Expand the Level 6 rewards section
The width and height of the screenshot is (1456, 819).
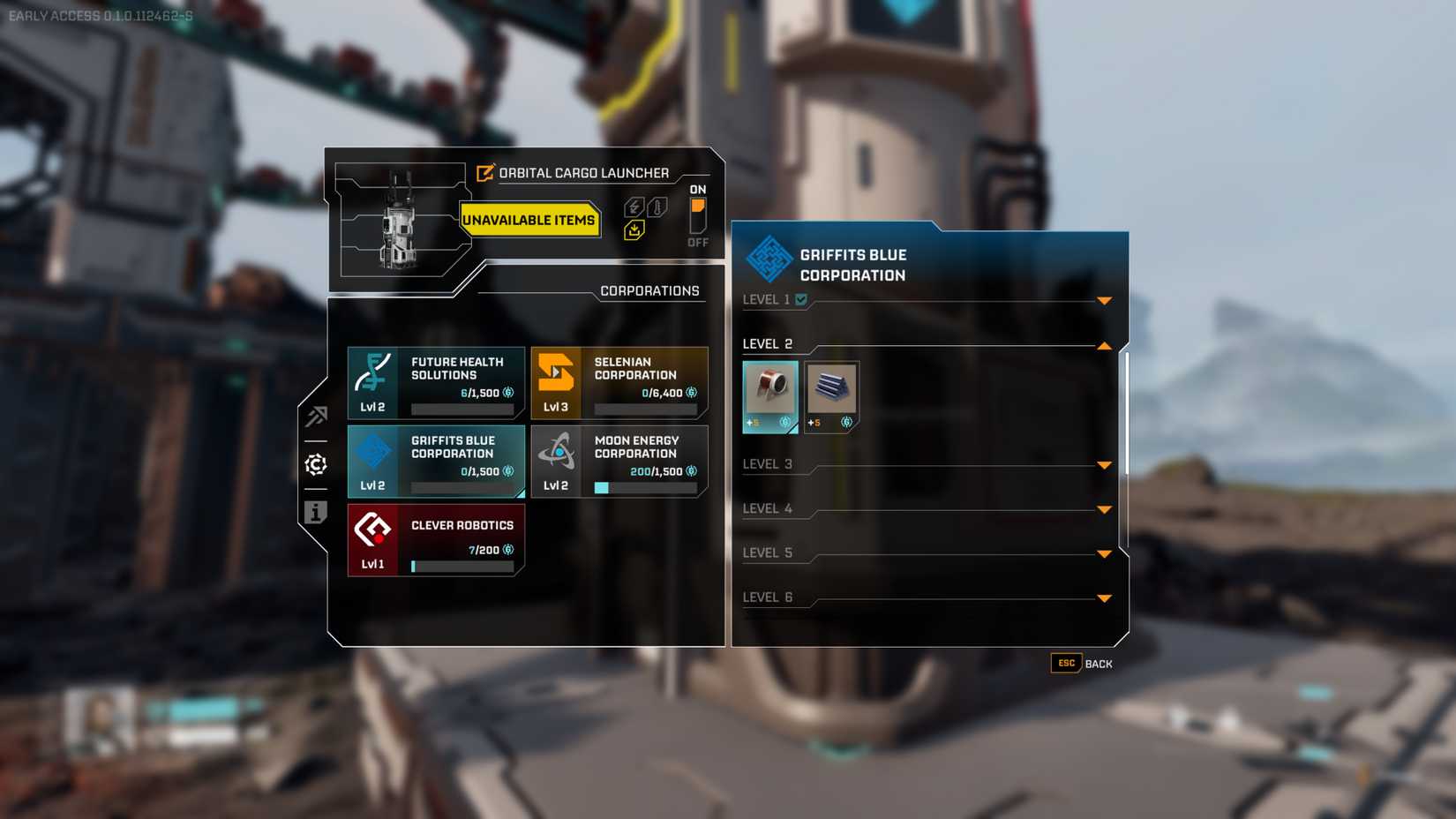point(1105,597)
